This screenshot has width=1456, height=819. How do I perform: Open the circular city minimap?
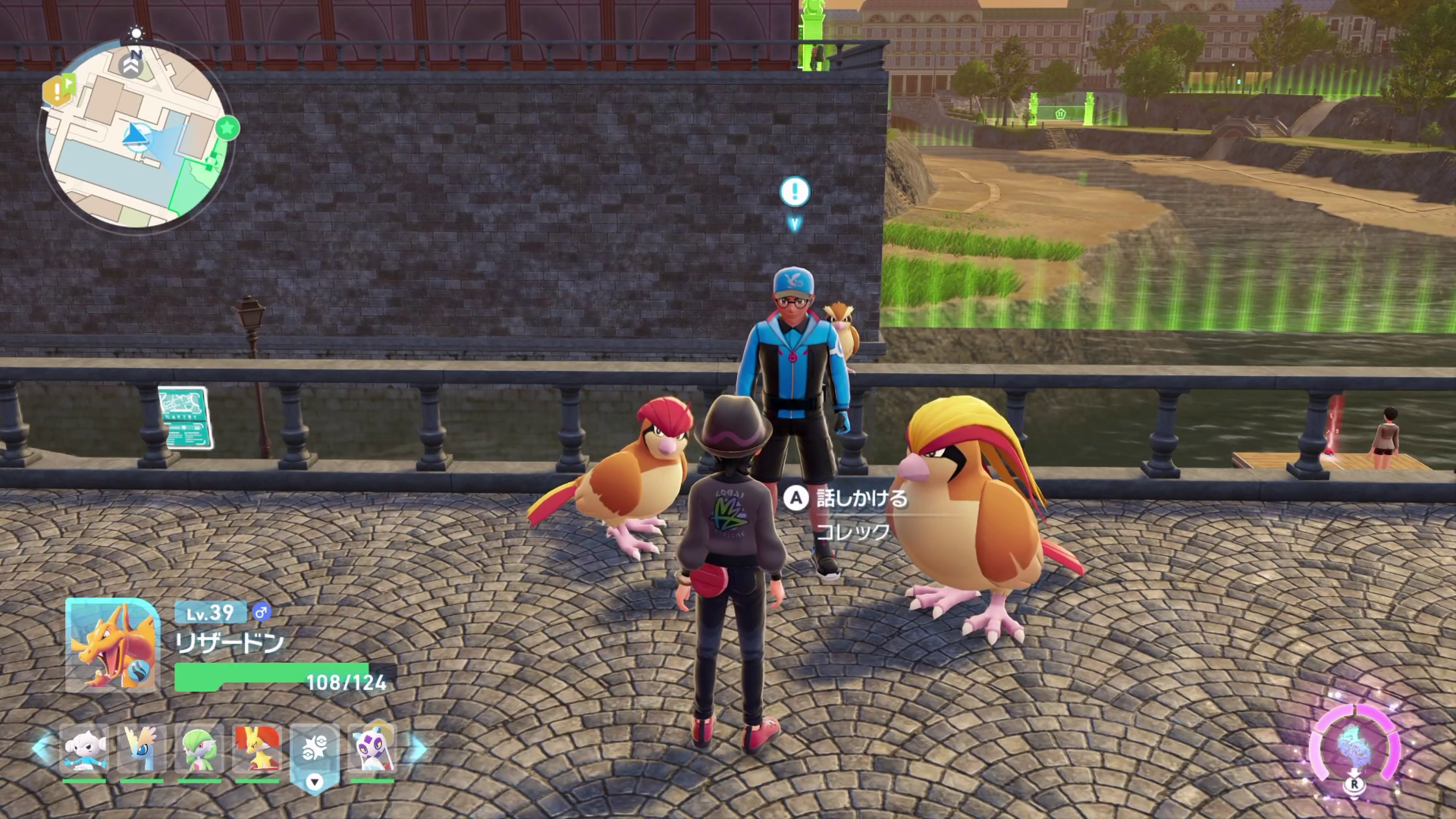click(x=135, y=135)
